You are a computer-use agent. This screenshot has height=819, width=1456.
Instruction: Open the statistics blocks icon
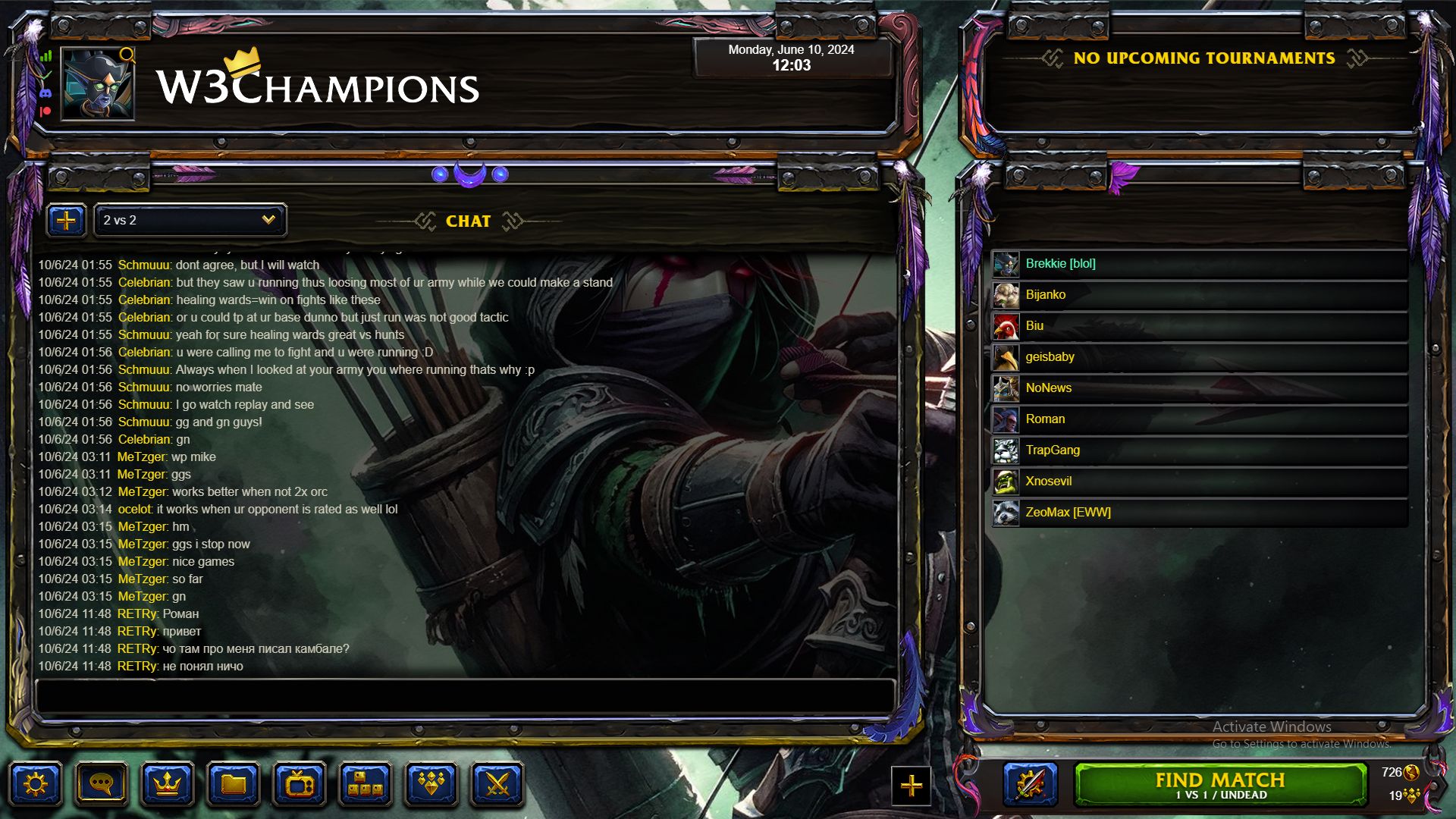pos(365,784)
